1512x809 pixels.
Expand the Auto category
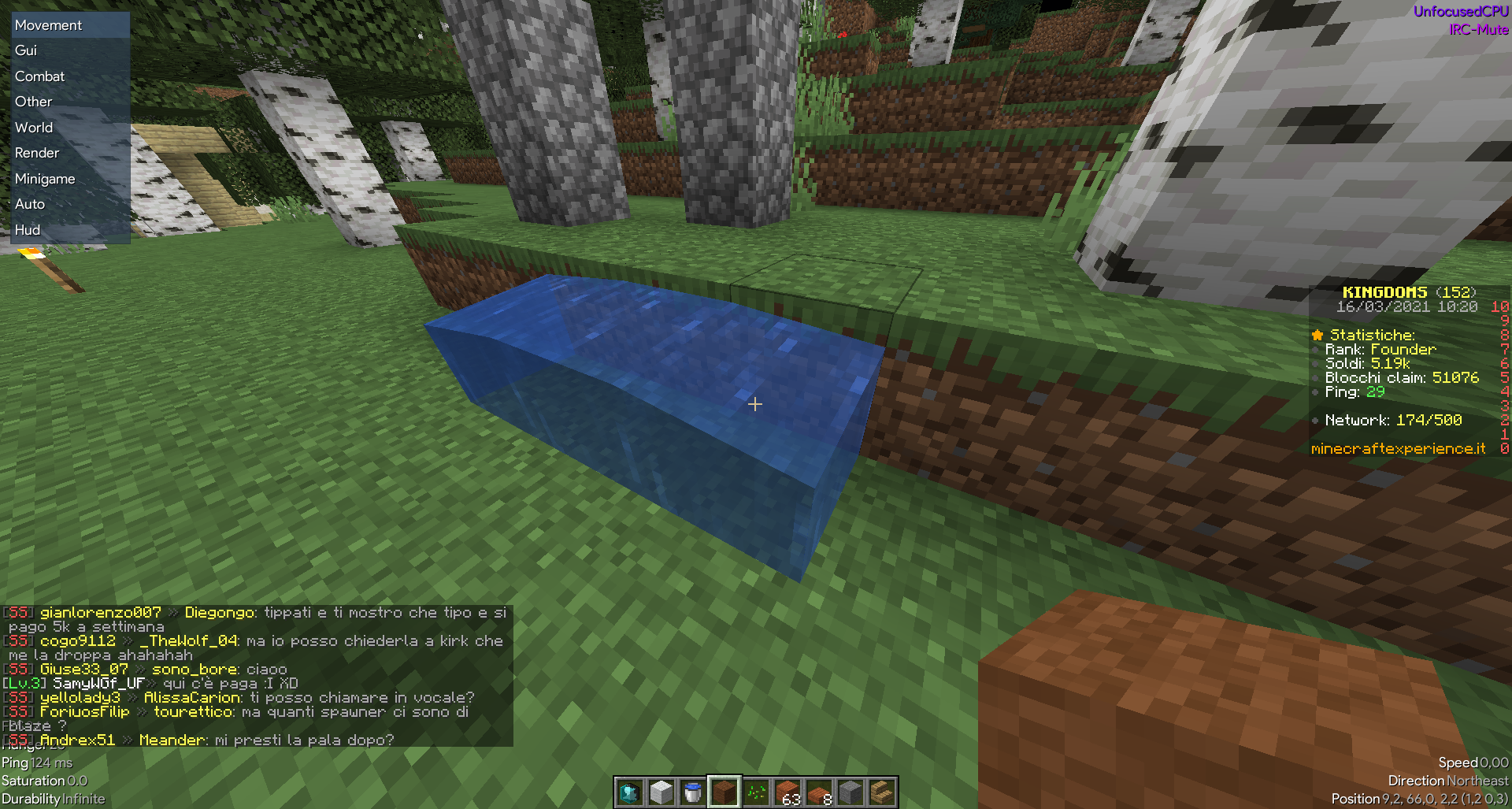point(30,203)
